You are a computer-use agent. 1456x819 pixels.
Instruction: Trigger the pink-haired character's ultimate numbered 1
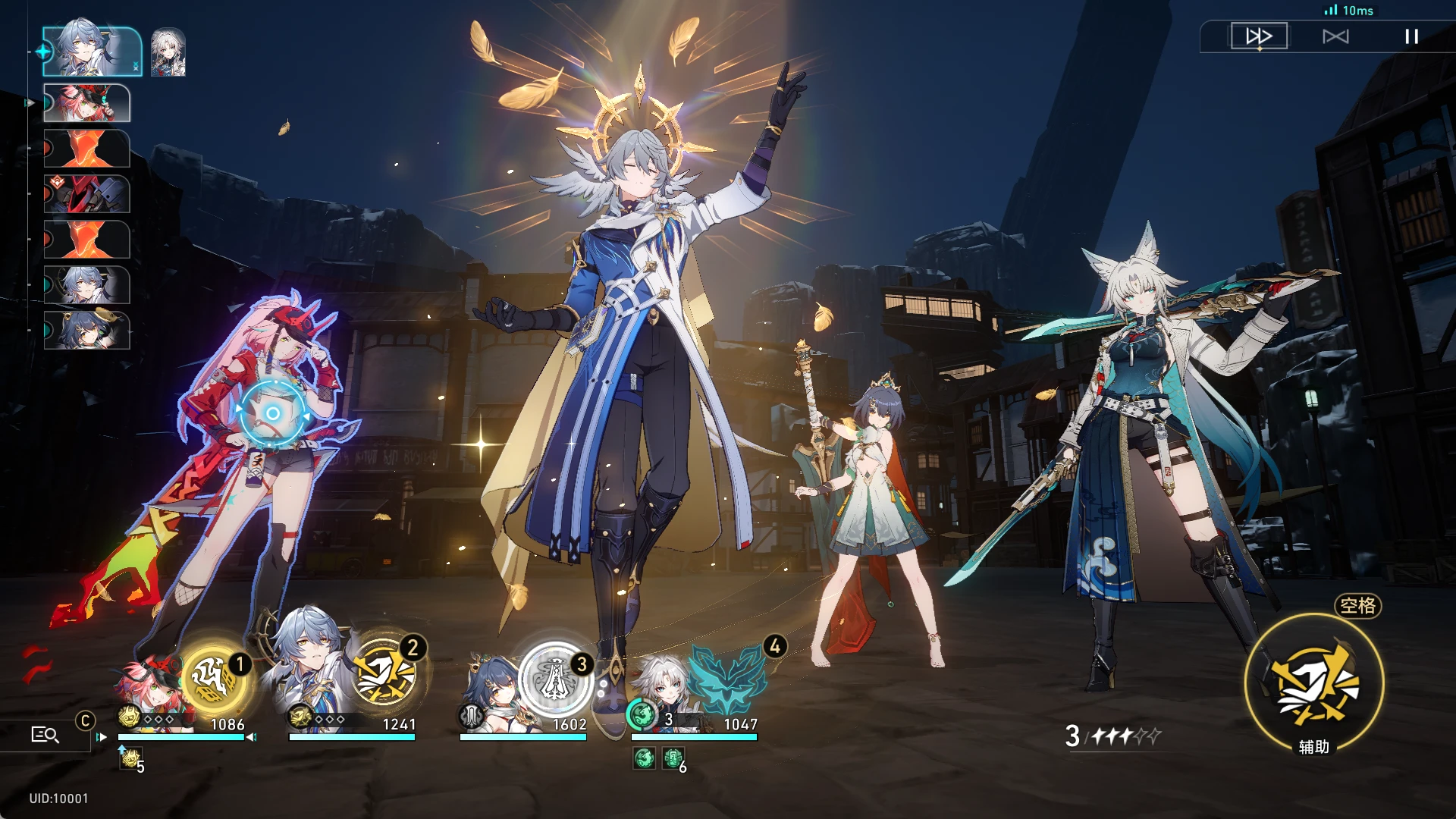tap(215, 677)
